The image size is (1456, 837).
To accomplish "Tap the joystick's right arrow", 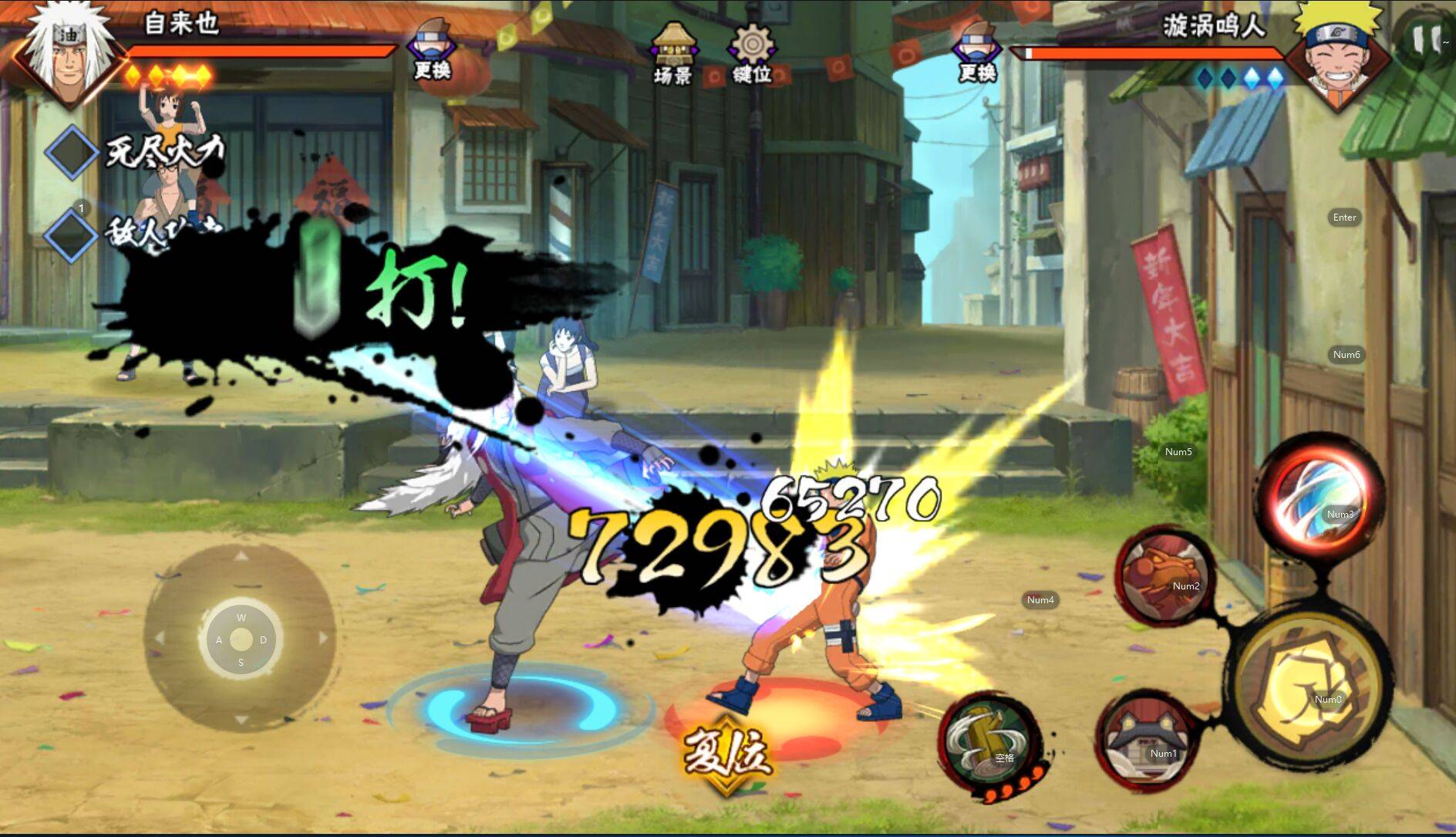I will [x=323, y=638].
